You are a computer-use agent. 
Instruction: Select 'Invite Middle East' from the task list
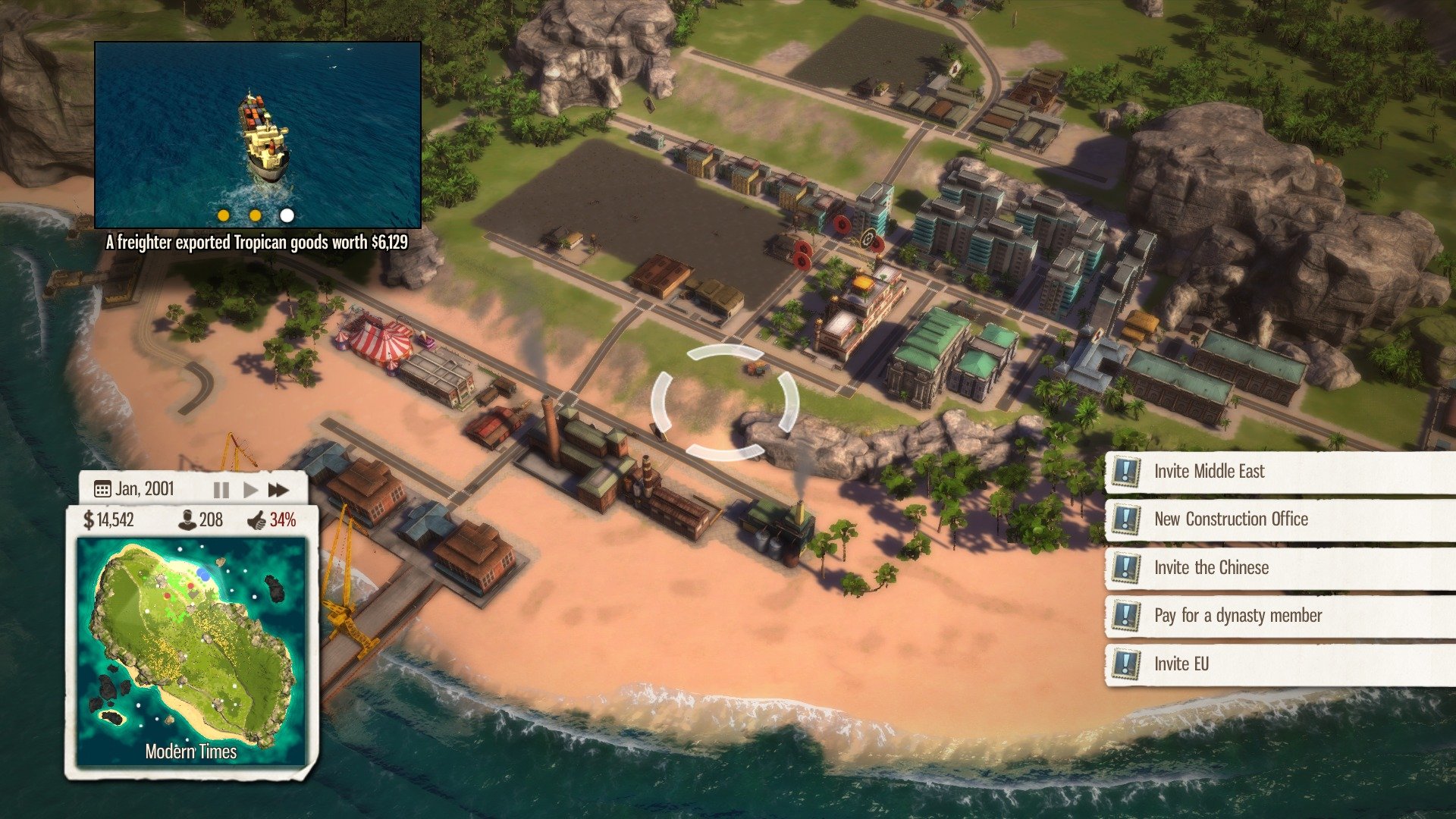click(x=1209, y=470)
